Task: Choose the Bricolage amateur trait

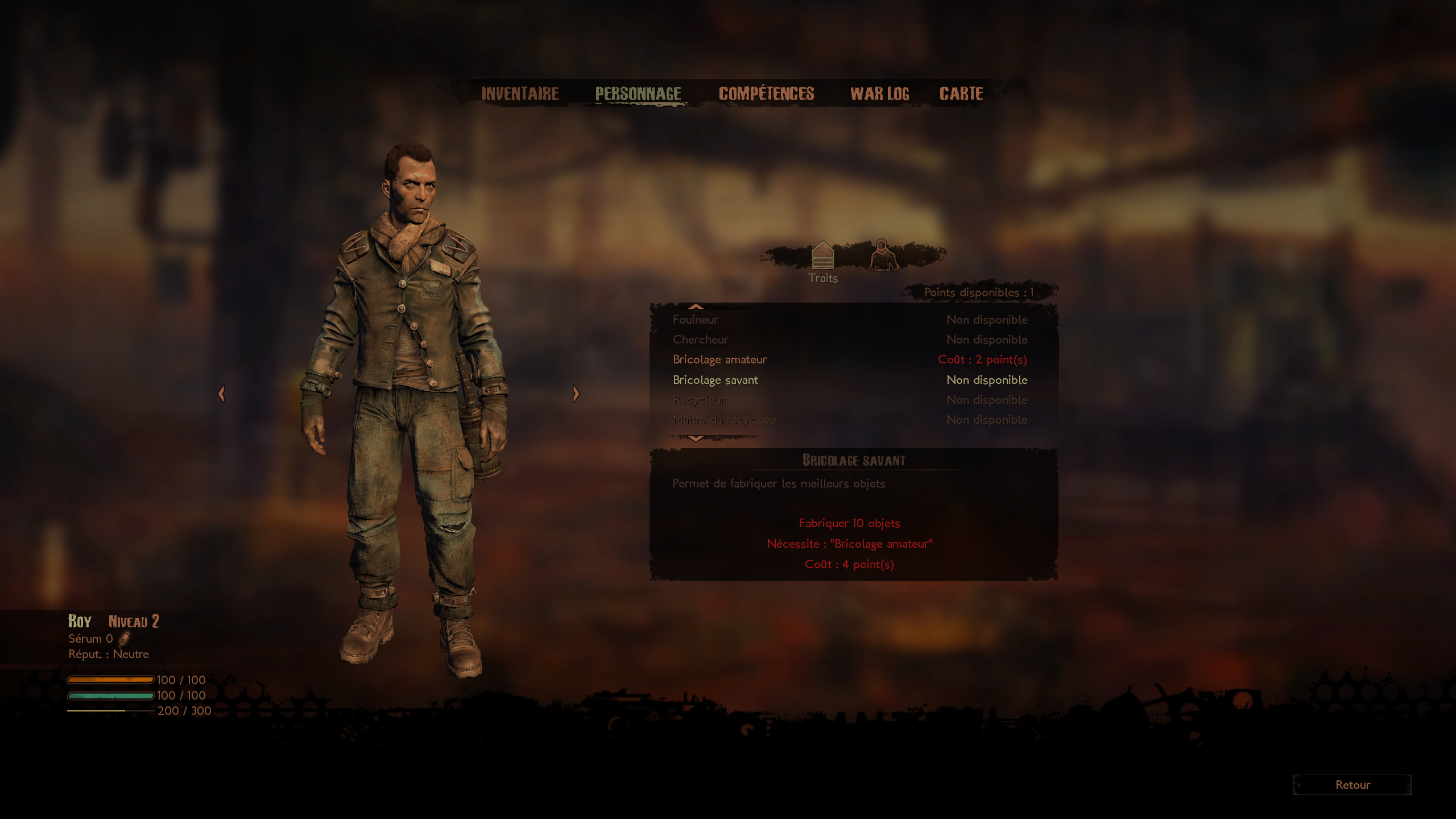Action: pyautogui.click(x=850, y=359)
